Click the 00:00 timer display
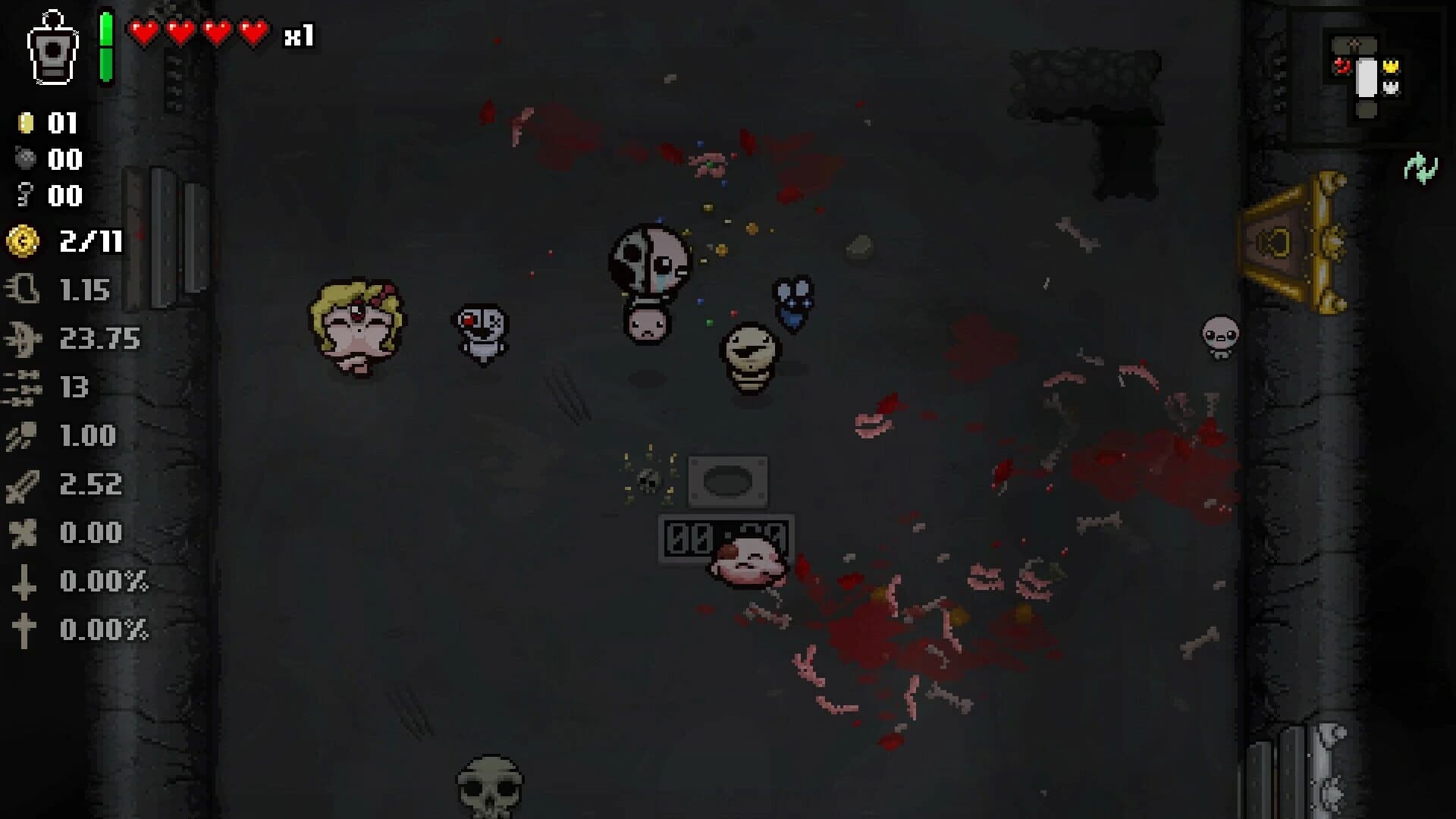Image resolution: width=1456 pixels, height=819 pixels. click(x=726, y=538)
